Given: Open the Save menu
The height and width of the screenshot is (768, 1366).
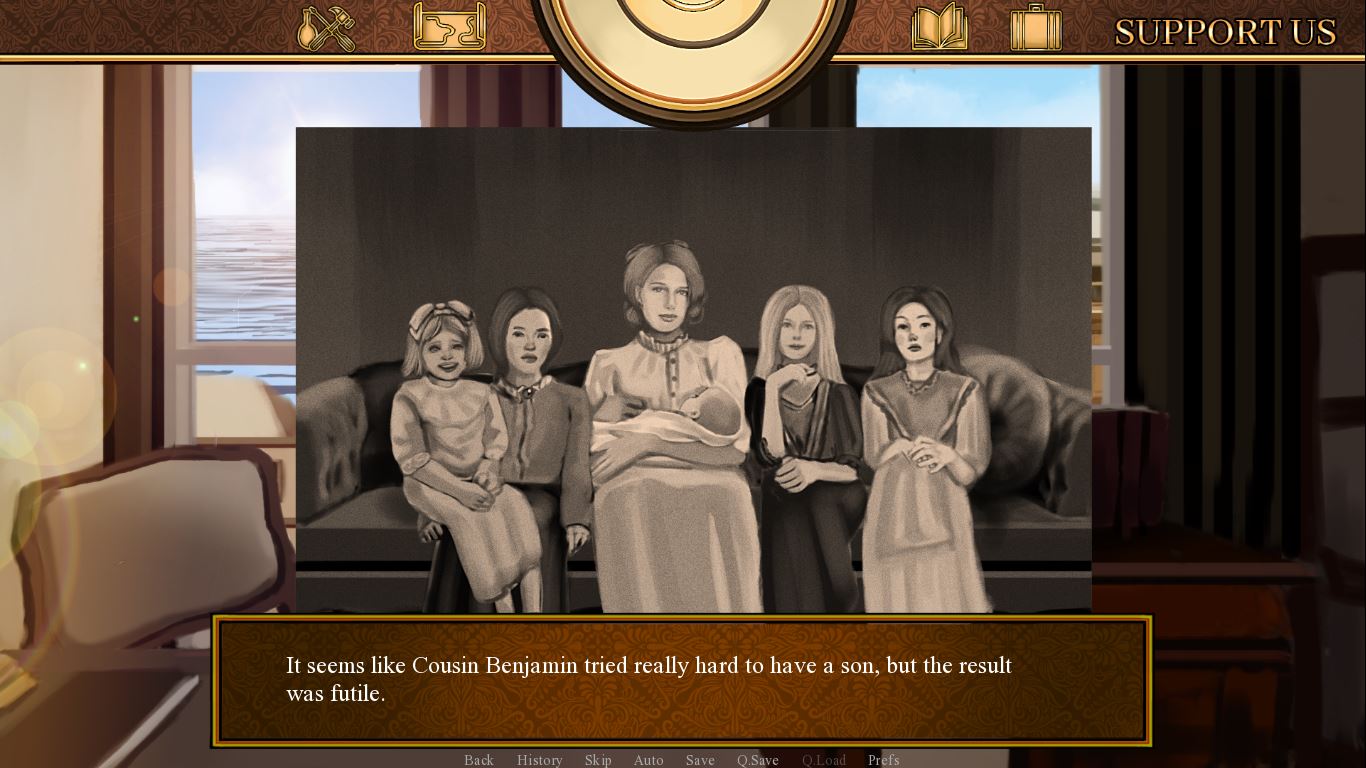Looking at the screenshot, I should click(x=700, y=760).
